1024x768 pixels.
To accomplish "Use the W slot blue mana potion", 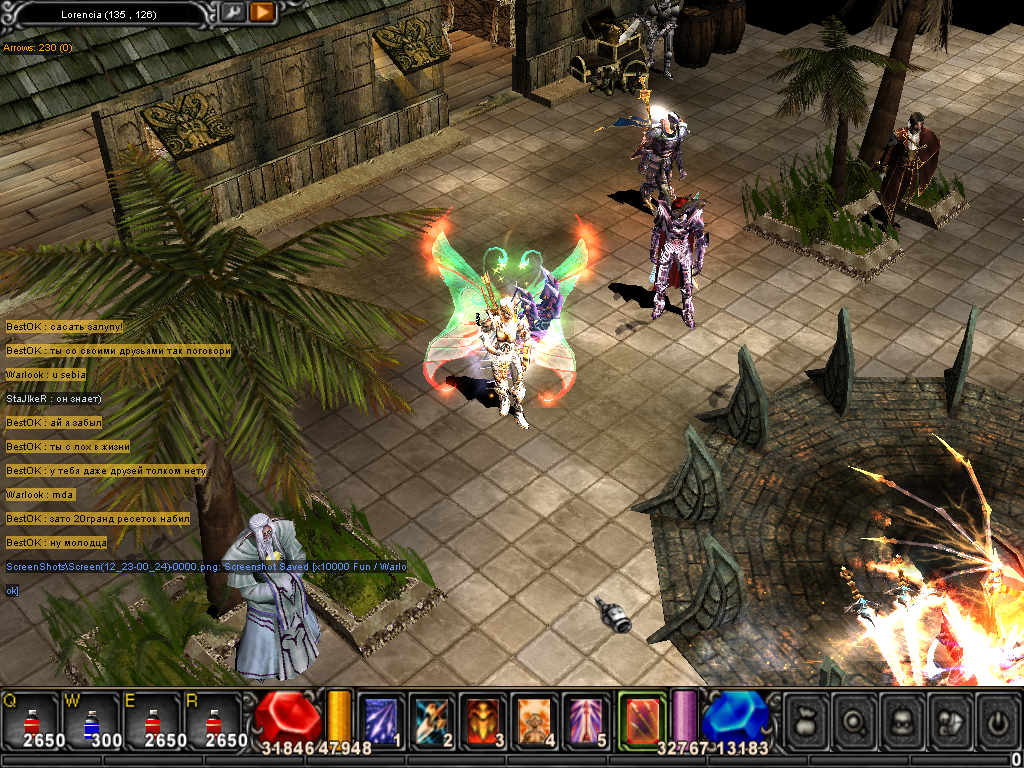I will point(91,719).
